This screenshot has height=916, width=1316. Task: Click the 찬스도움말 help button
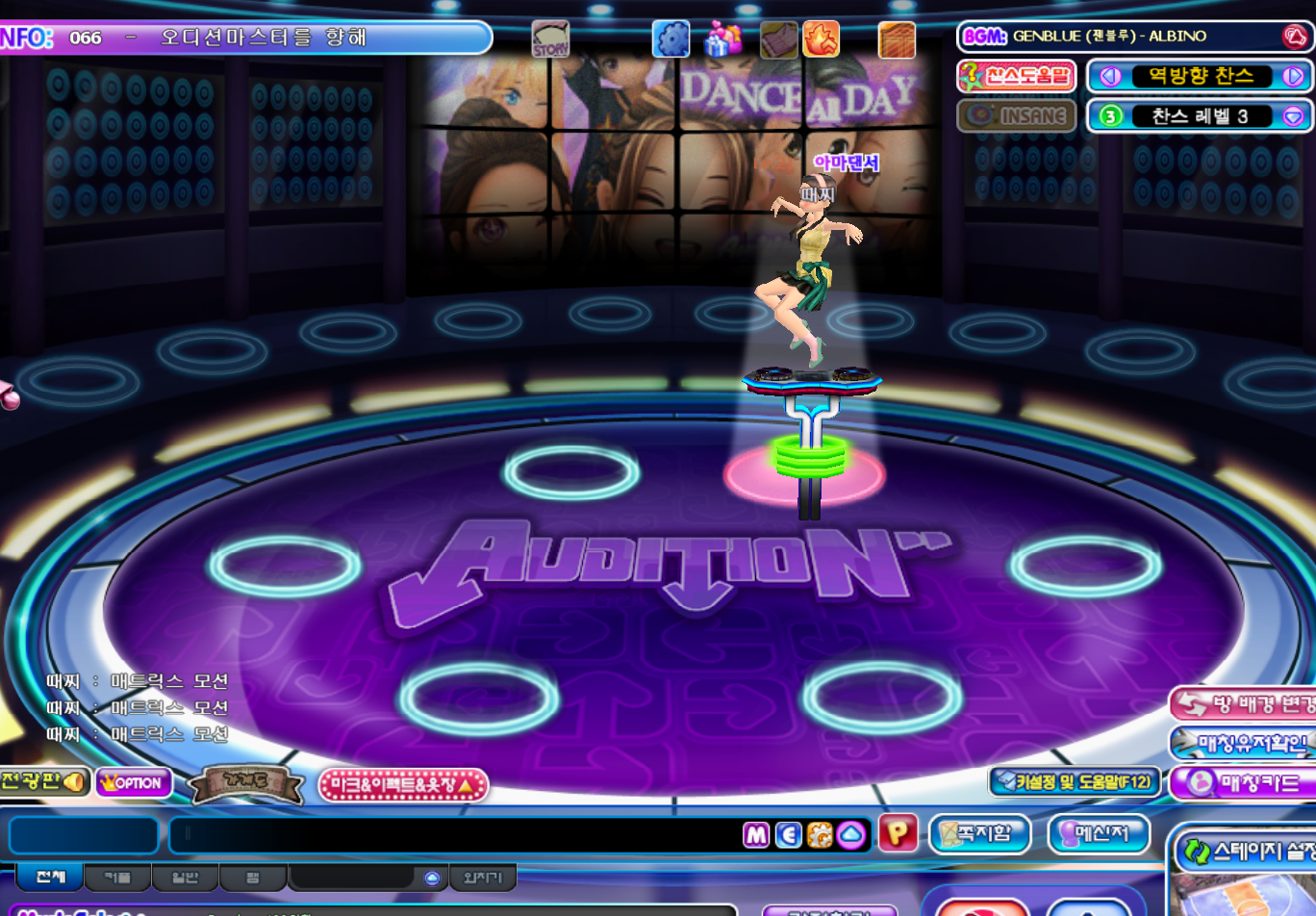point(1017,76)
